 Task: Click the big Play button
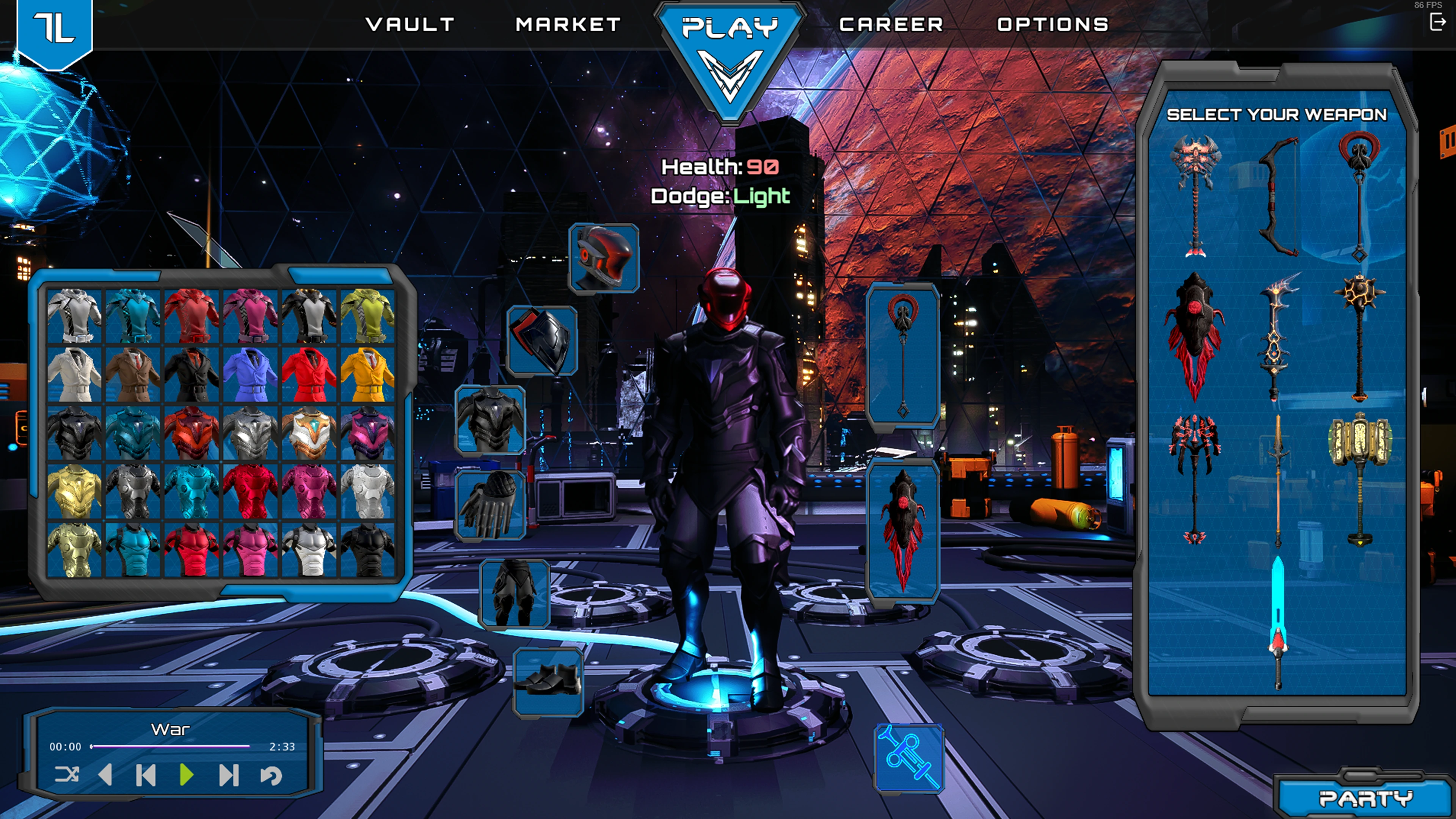pos(730,56)
